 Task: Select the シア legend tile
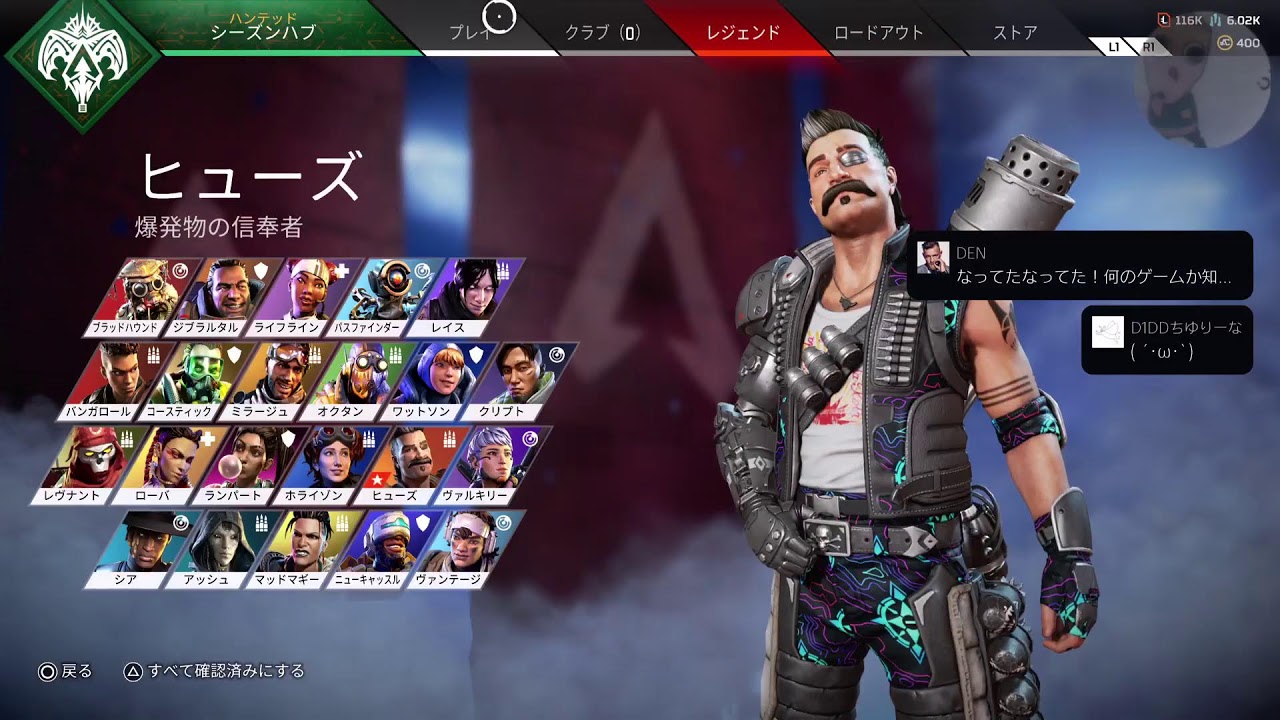pos(142,548)
